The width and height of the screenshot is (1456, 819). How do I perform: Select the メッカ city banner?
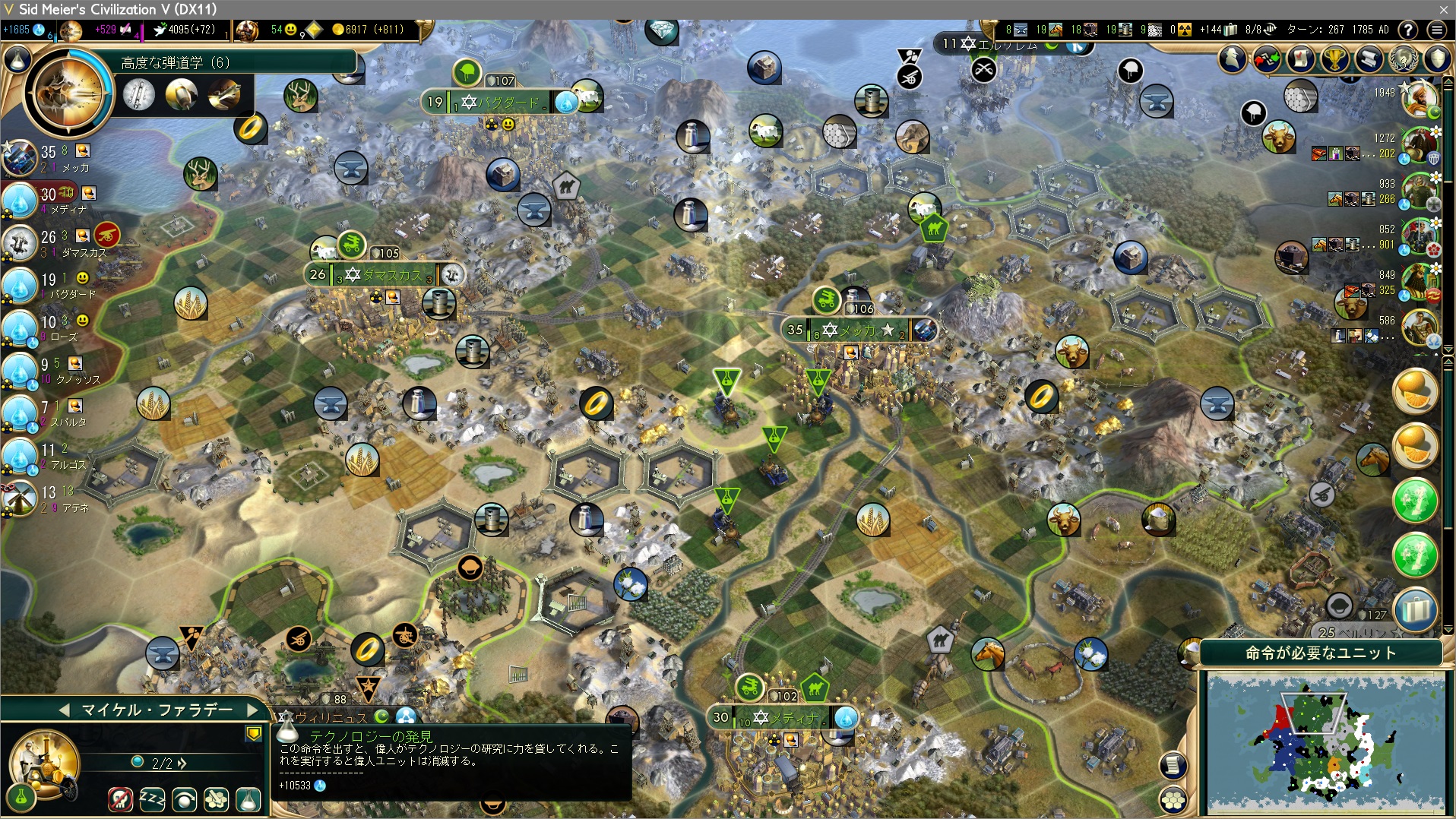(x=859, y=330)
